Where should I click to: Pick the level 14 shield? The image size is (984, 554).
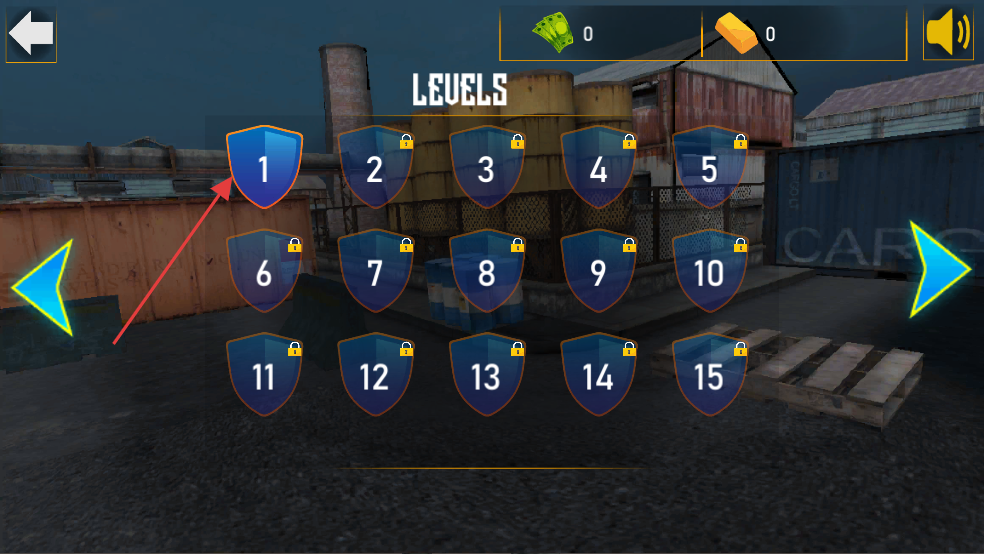pyautogui.click(x=598, y=376)
